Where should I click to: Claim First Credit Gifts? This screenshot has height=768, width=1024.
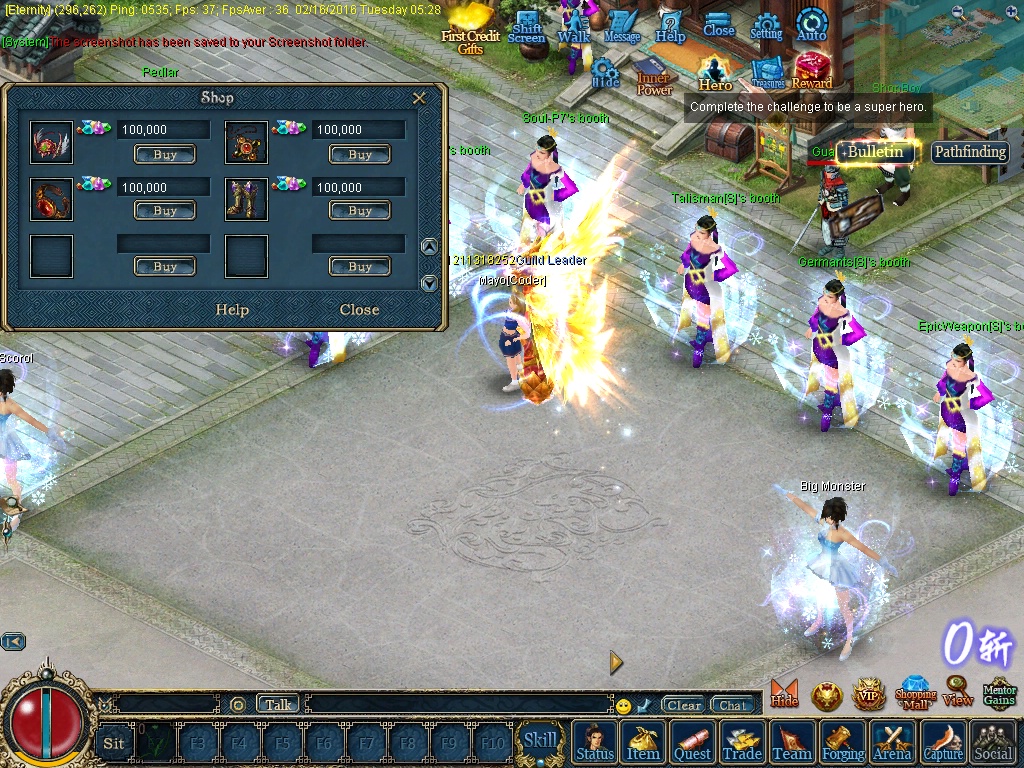471,30
